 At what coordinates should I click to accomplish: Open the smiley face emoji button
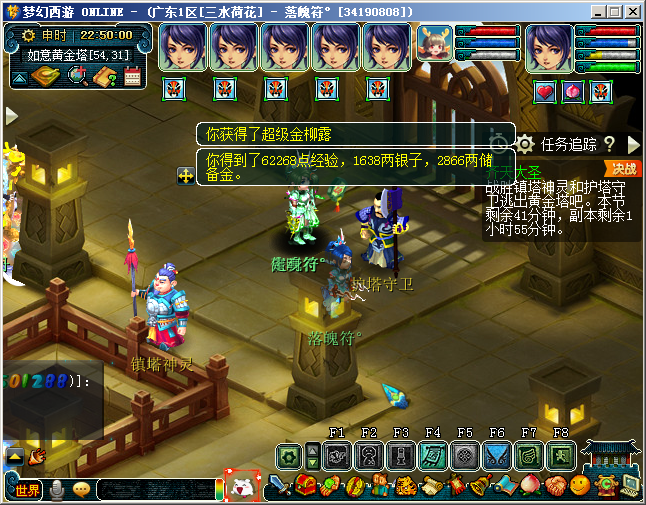point(579,486)
